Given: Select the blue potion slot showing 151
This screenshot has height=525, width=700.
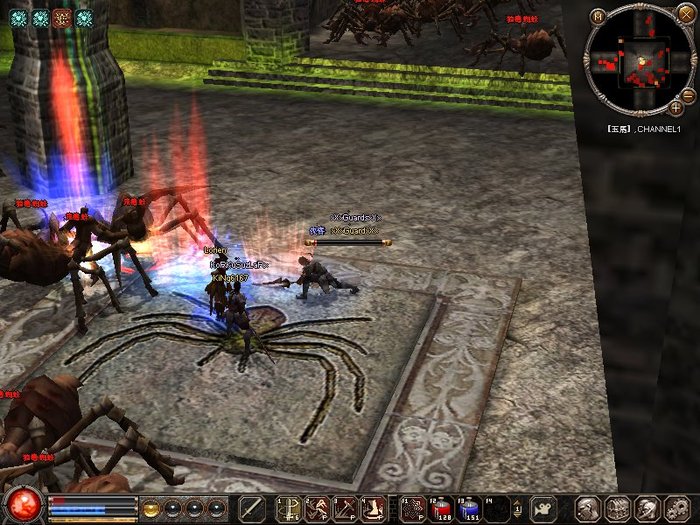Looking at the screenshot, I should 470,508.
